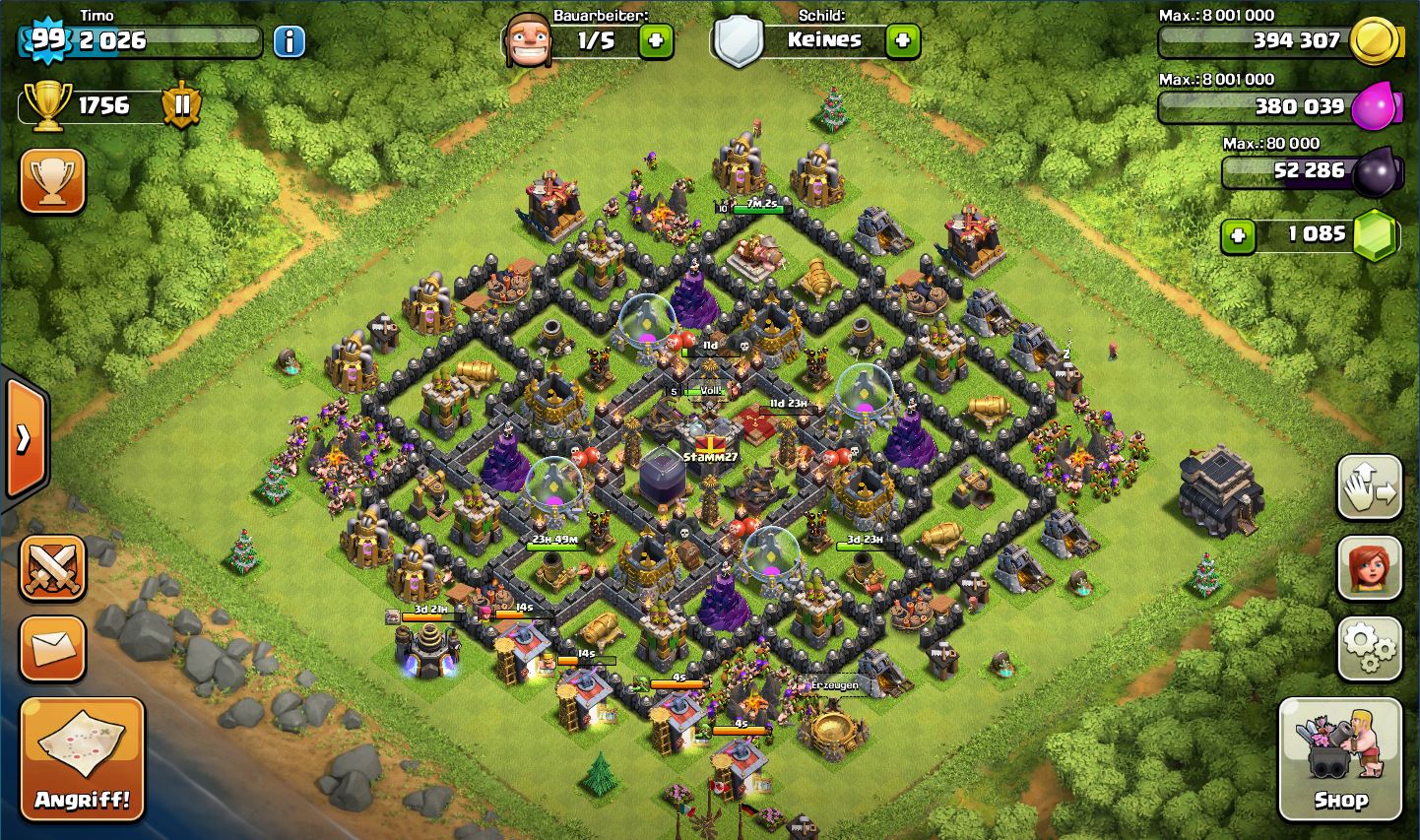Open the settings gears button
This screenshot has height=840, width=1420.
tap(1369, 648)
